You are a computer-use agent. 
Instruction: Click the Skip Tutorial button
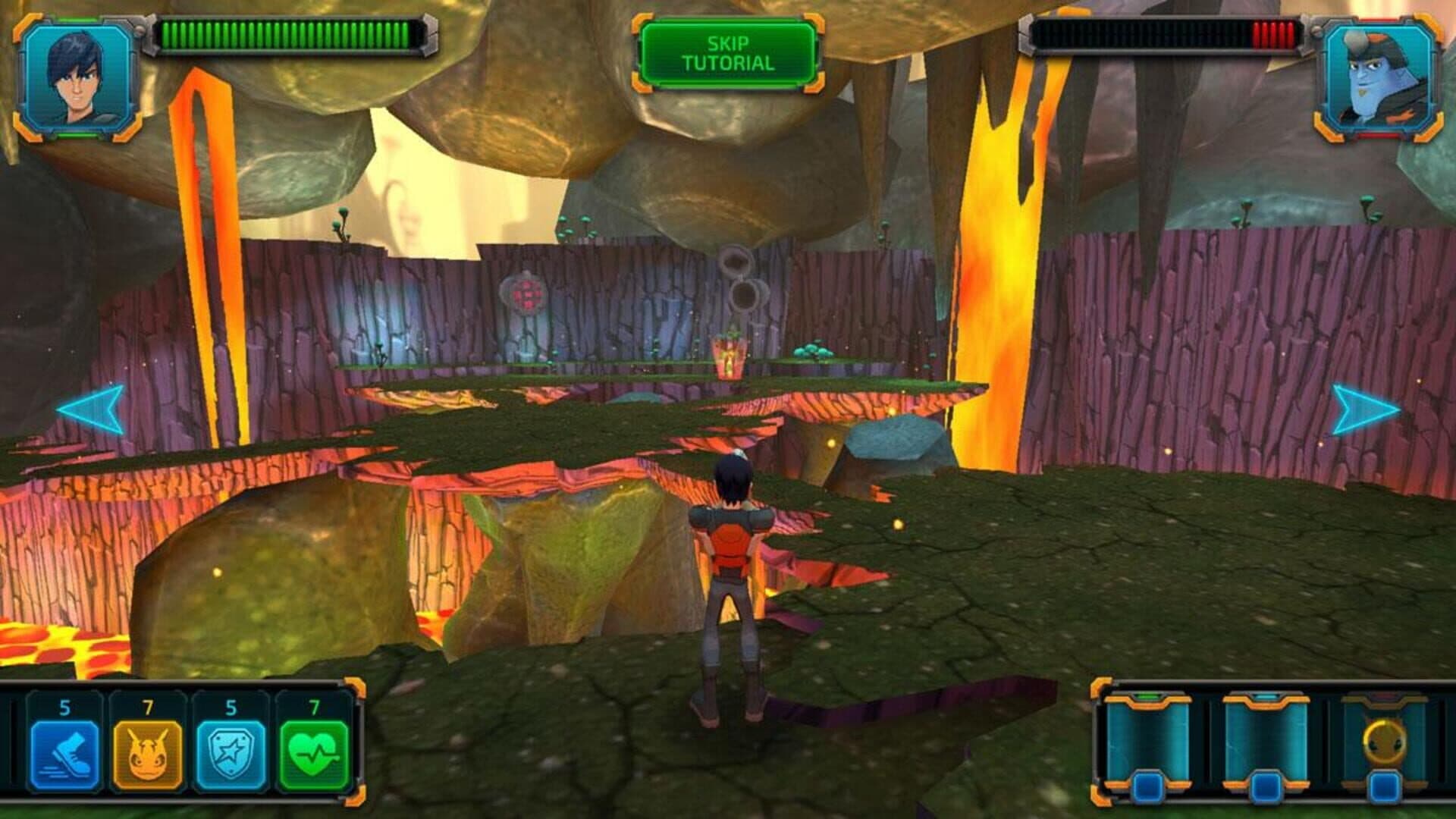(727, 53)
